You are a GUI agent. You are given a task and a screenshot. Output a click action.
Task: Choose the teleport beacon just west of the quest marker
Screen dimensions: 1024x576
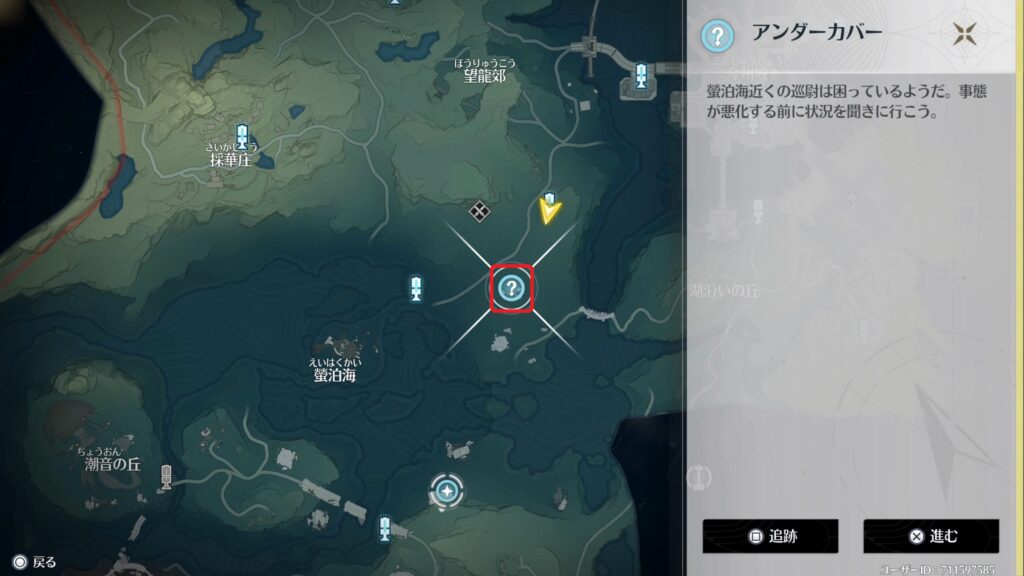click(x=416, y=289)
